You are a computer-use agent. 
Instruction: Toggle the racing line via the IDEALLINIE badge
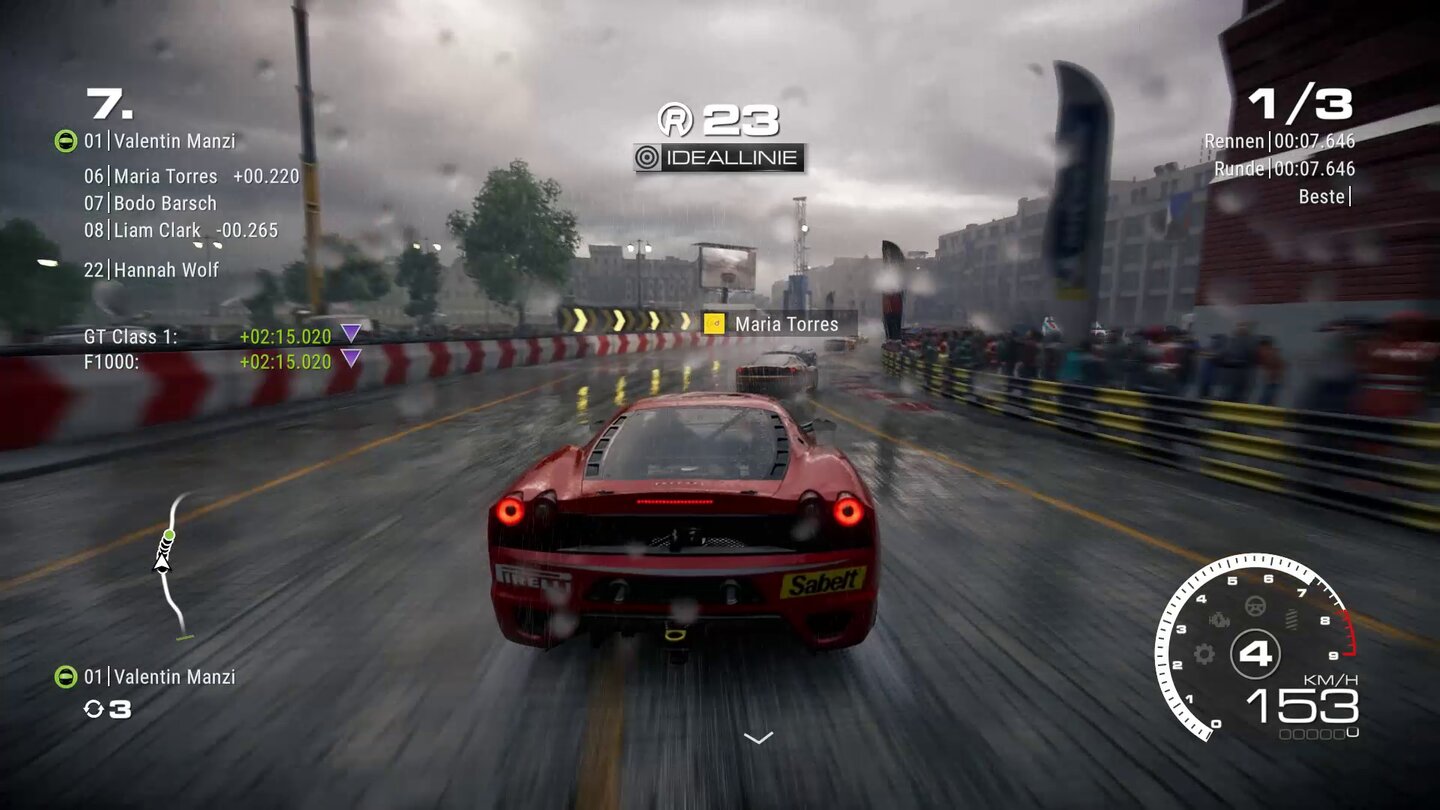point(722,156)
